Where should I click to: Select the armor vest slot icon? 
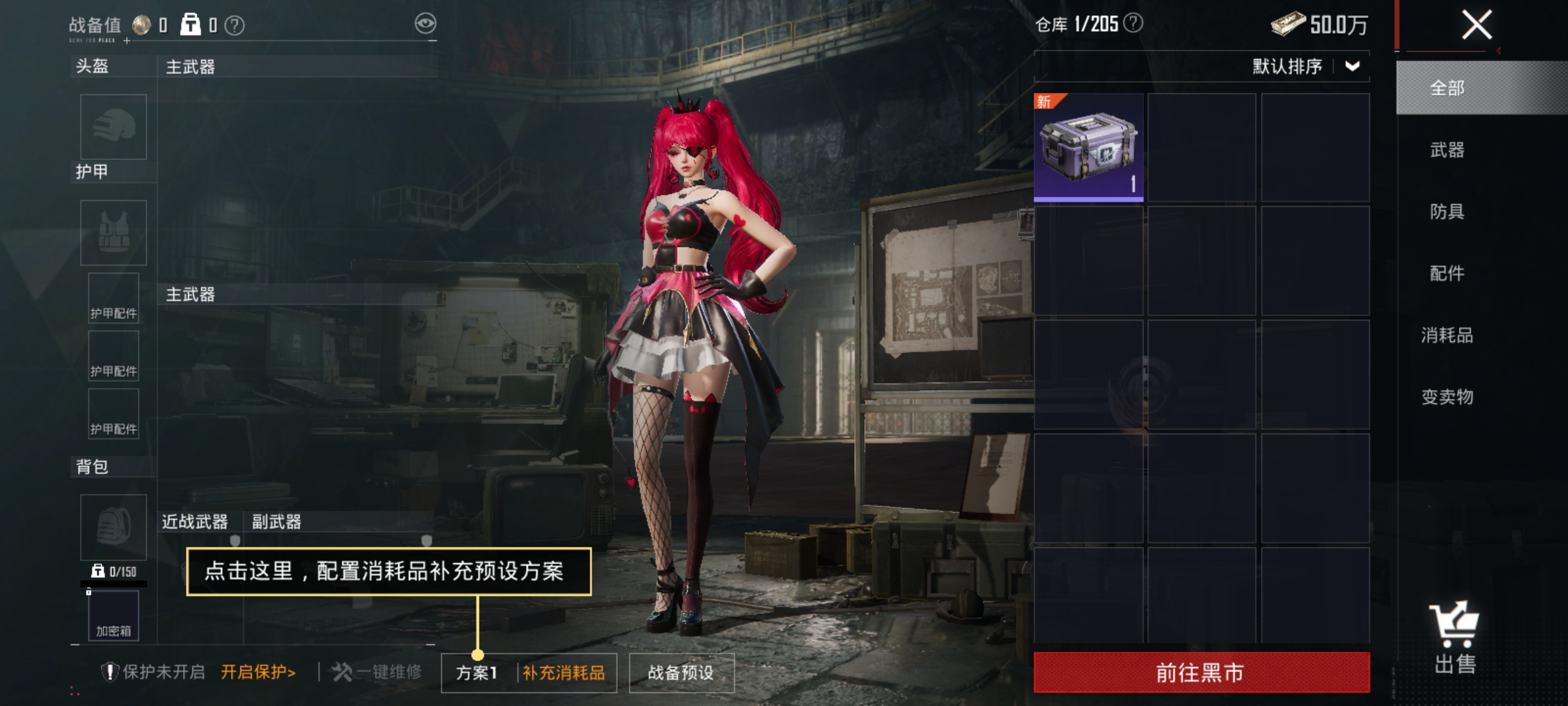point(112,232)
